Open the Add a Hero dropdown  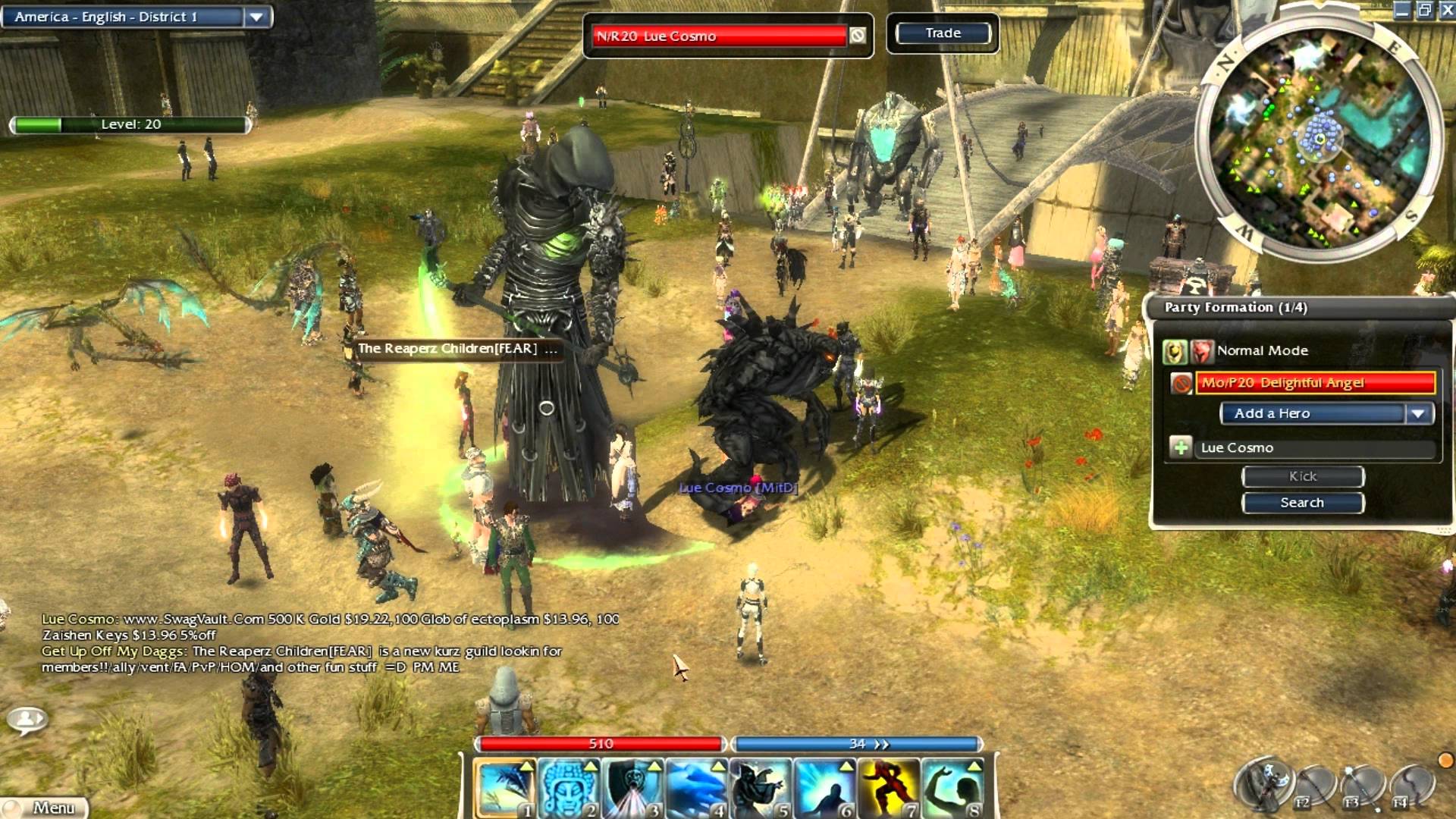(x=1418, y=413)
